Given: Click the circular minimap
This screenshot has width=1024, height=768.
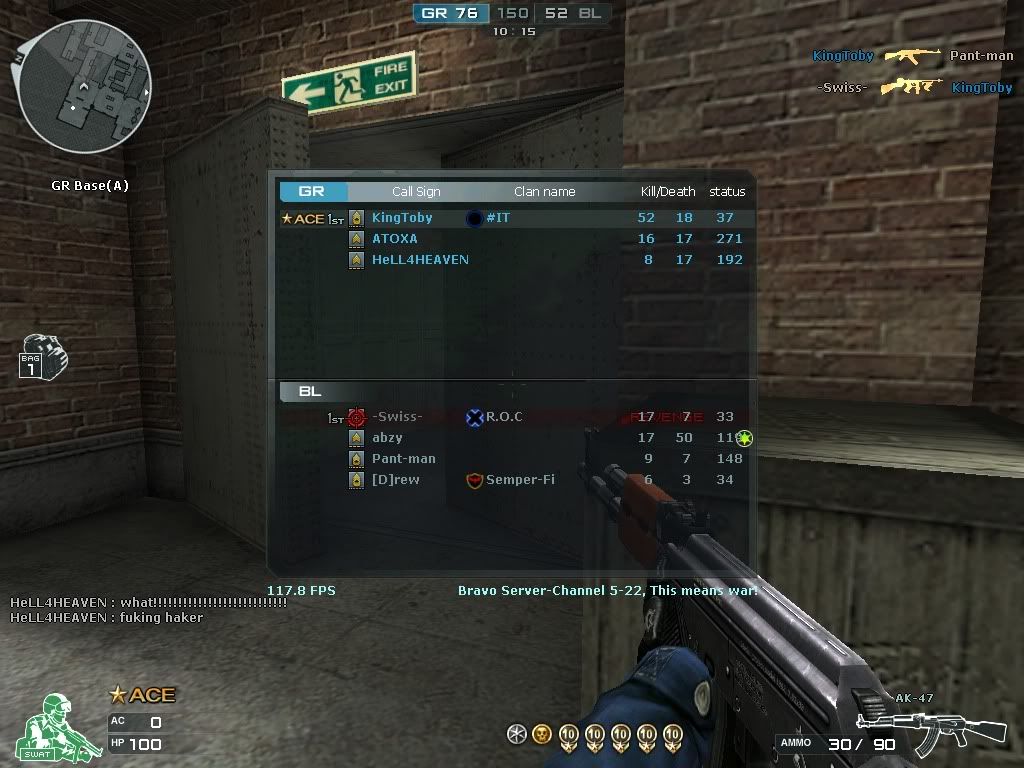Looking at the screenshot, I should [x=85, y=87].
